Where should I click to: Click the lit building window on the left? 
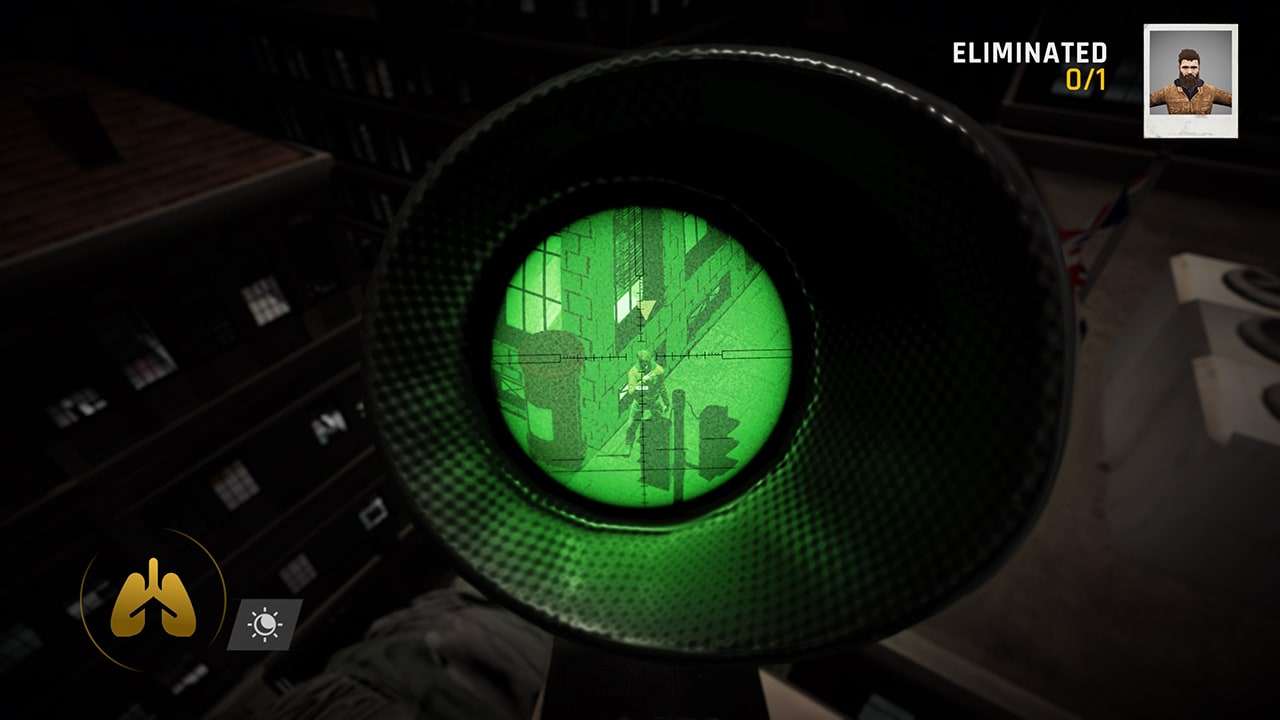(267, 300)
